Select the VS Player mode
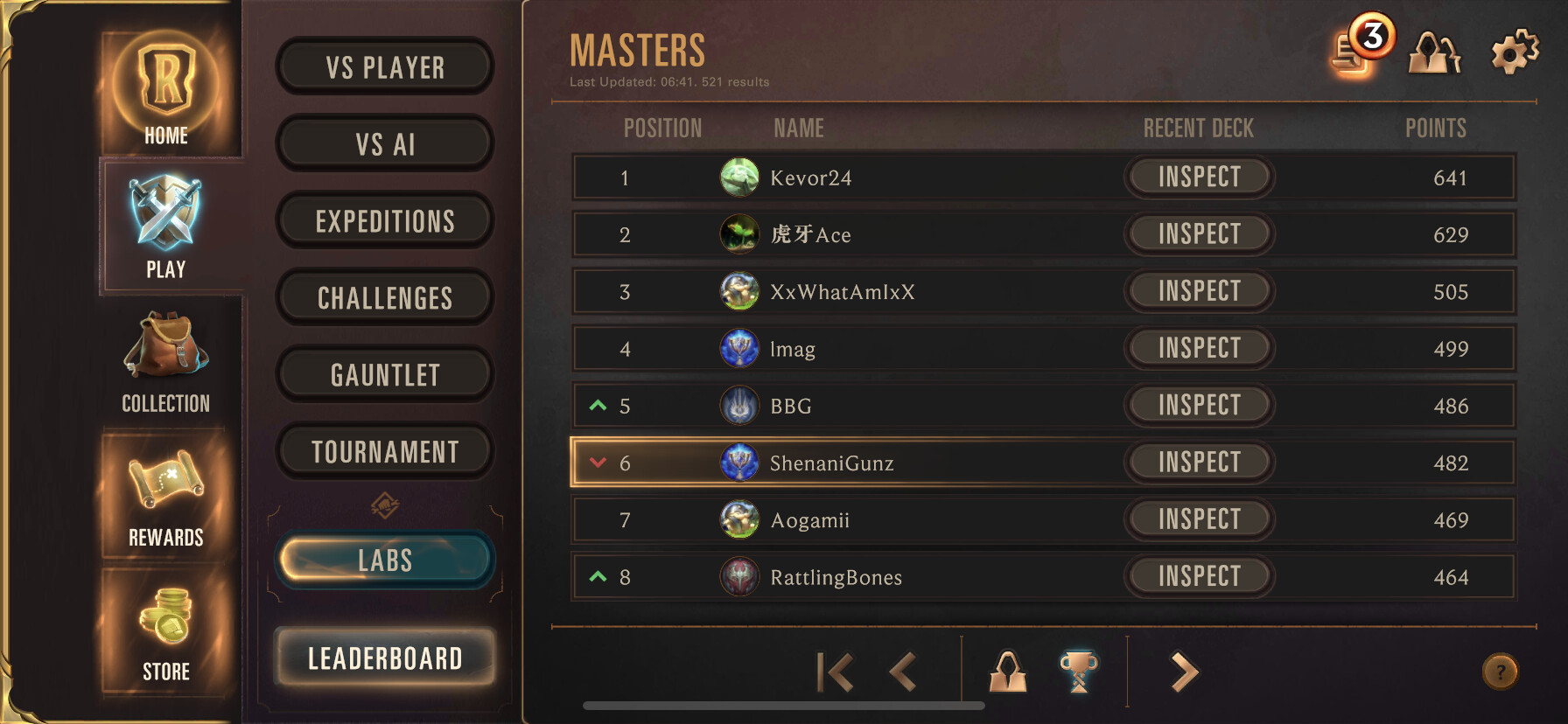Viewport: 1568px width, 724px height. pyautogui.click(x=385, y=66)
